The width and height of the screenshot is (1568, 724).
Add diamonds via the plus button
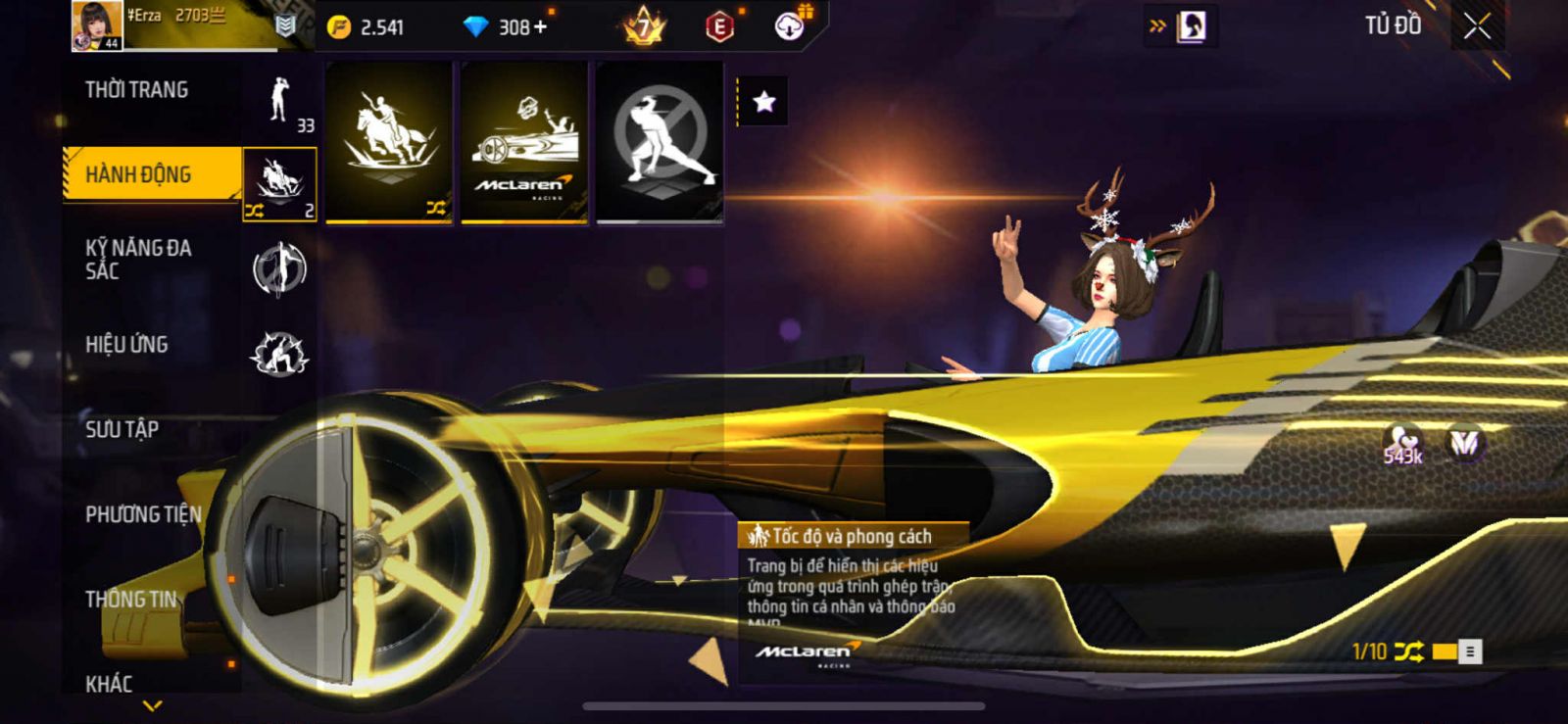[x=540, y=27]
